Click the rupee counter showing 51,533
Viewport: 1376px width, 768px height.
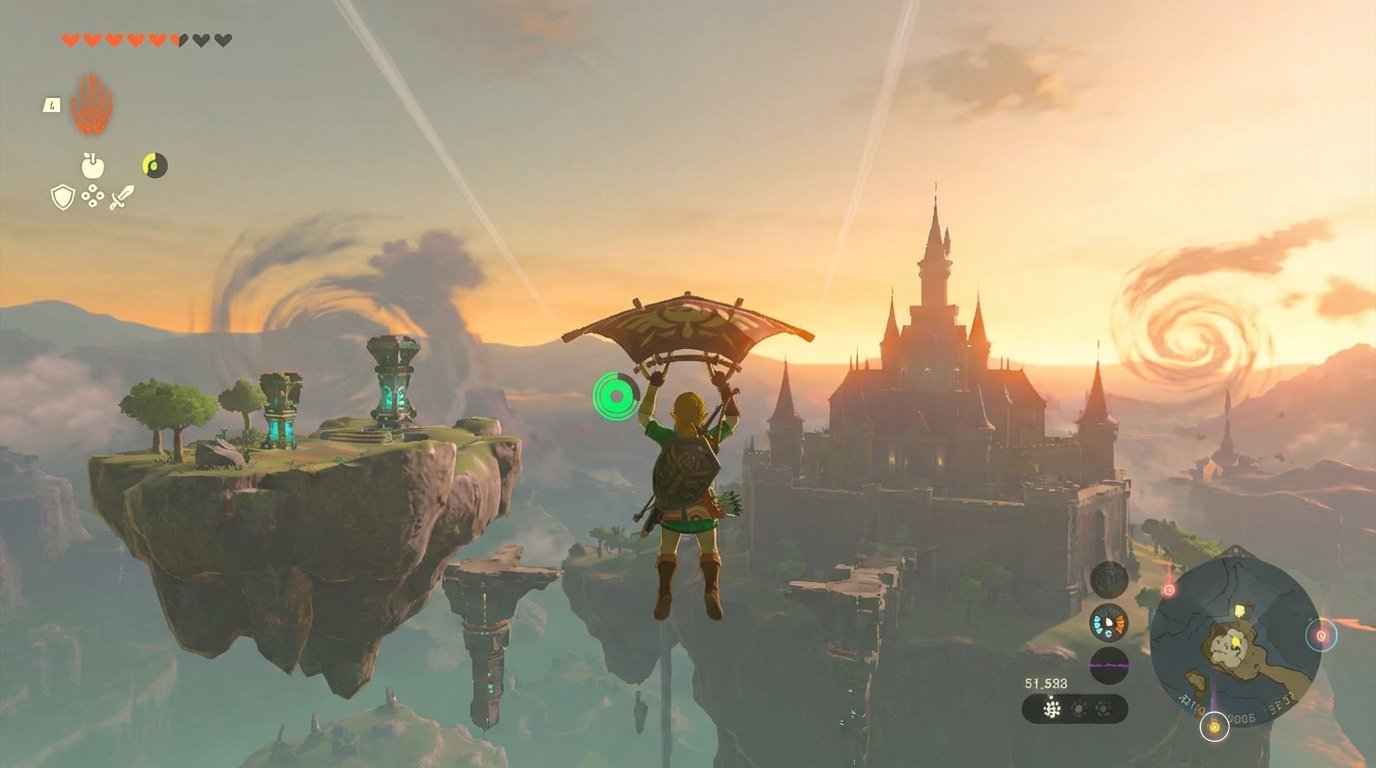[1045, 682]
